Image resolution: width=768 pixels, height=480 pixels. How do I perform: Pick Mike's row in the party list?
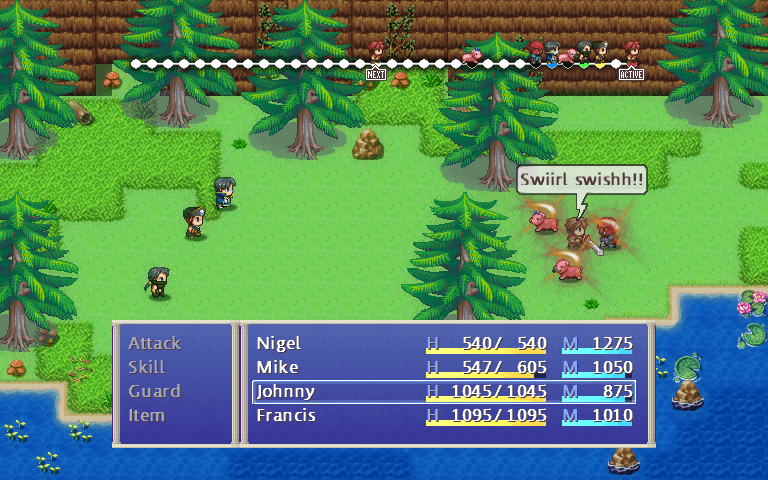tap(443, 367)
